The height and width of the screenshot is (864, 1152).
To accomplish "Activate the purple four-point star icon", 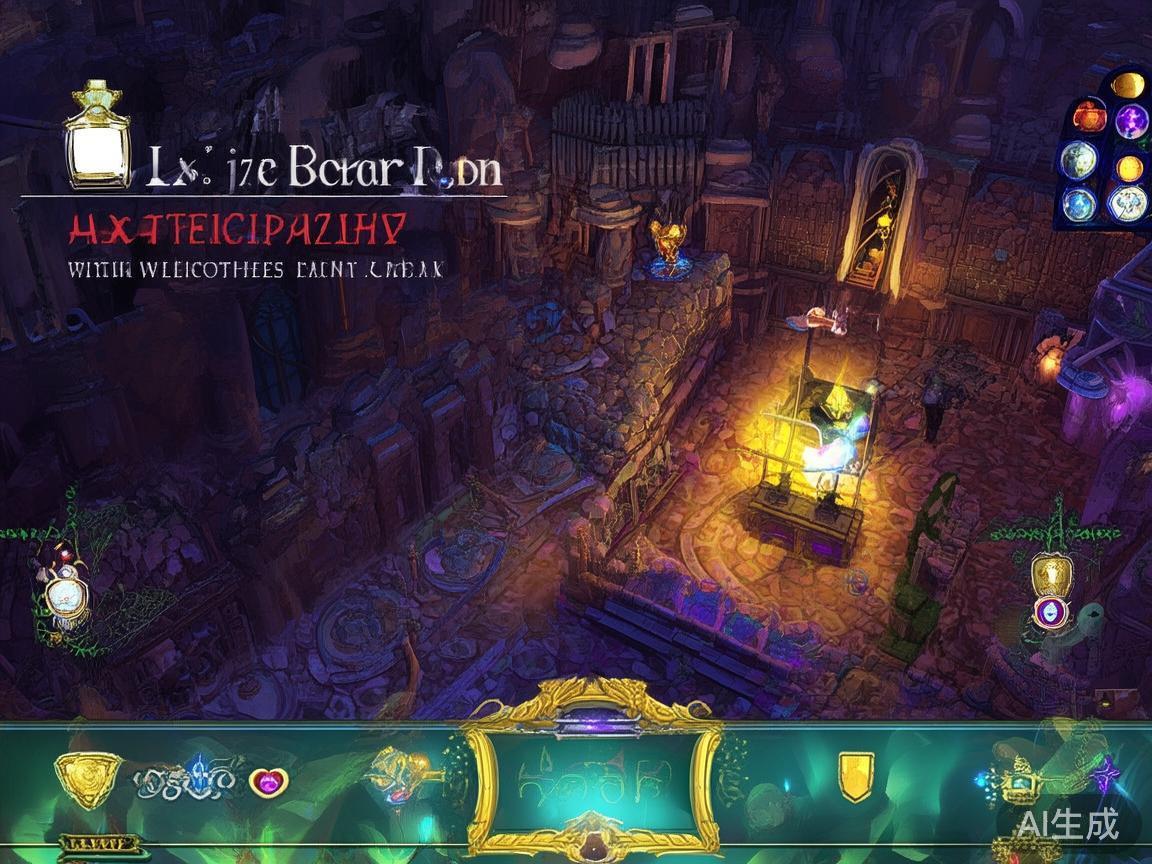I will pyautogui.click(x=1105, y=775).
